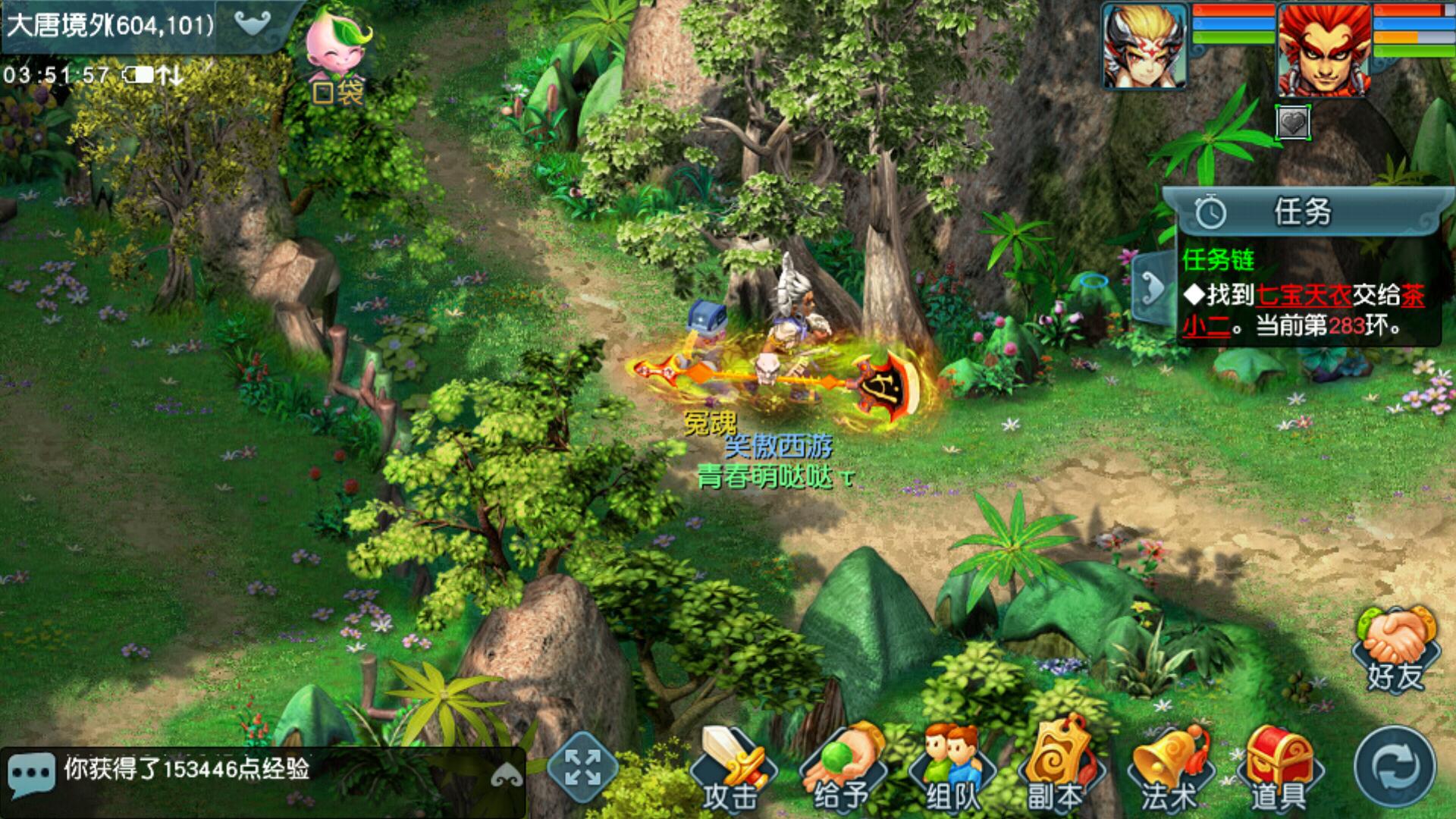Expand the chat log with cloud arrow

coord(506,775)
